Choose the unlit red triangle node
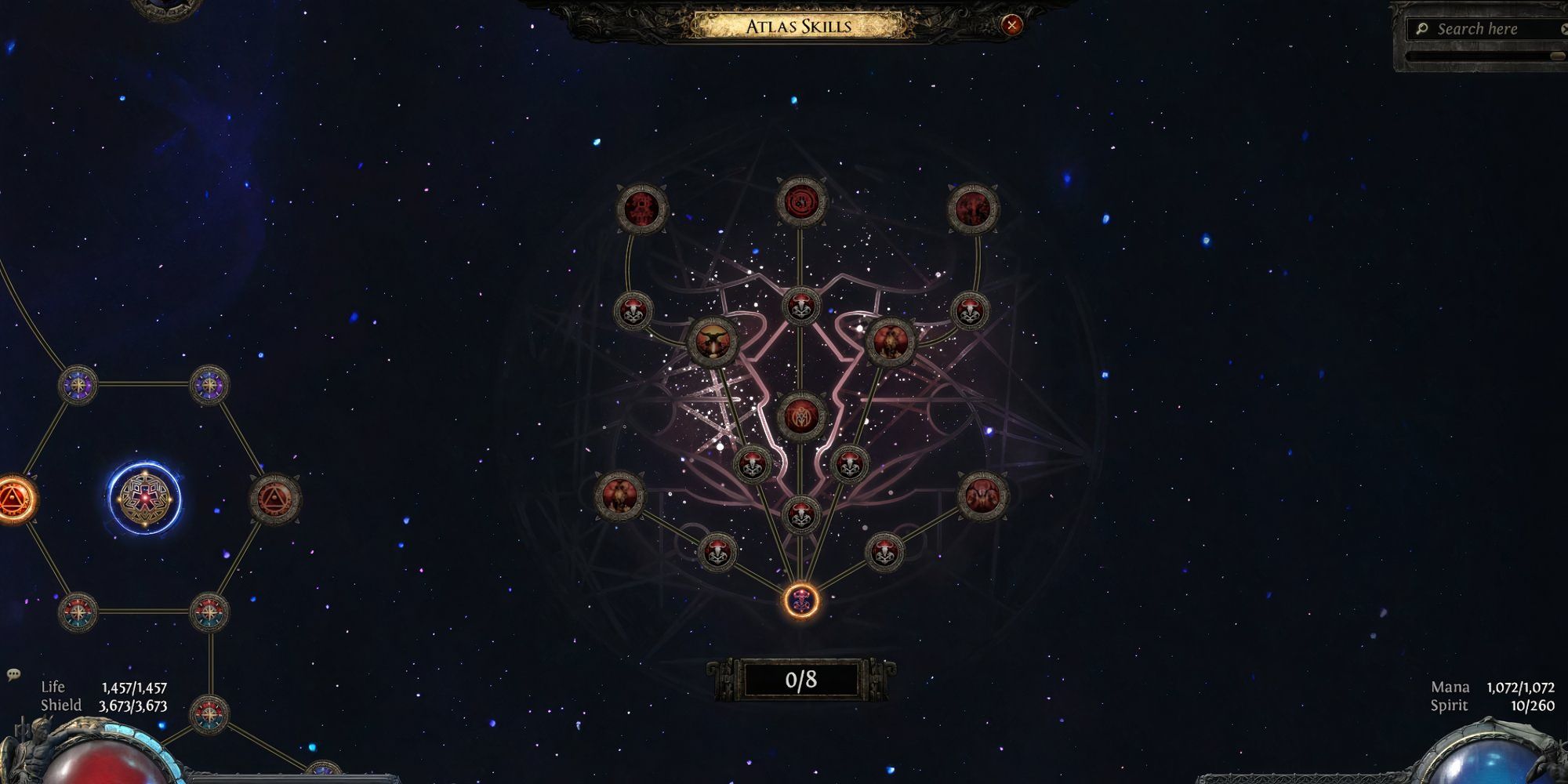 pyautogui.click(x=274, y=499)
